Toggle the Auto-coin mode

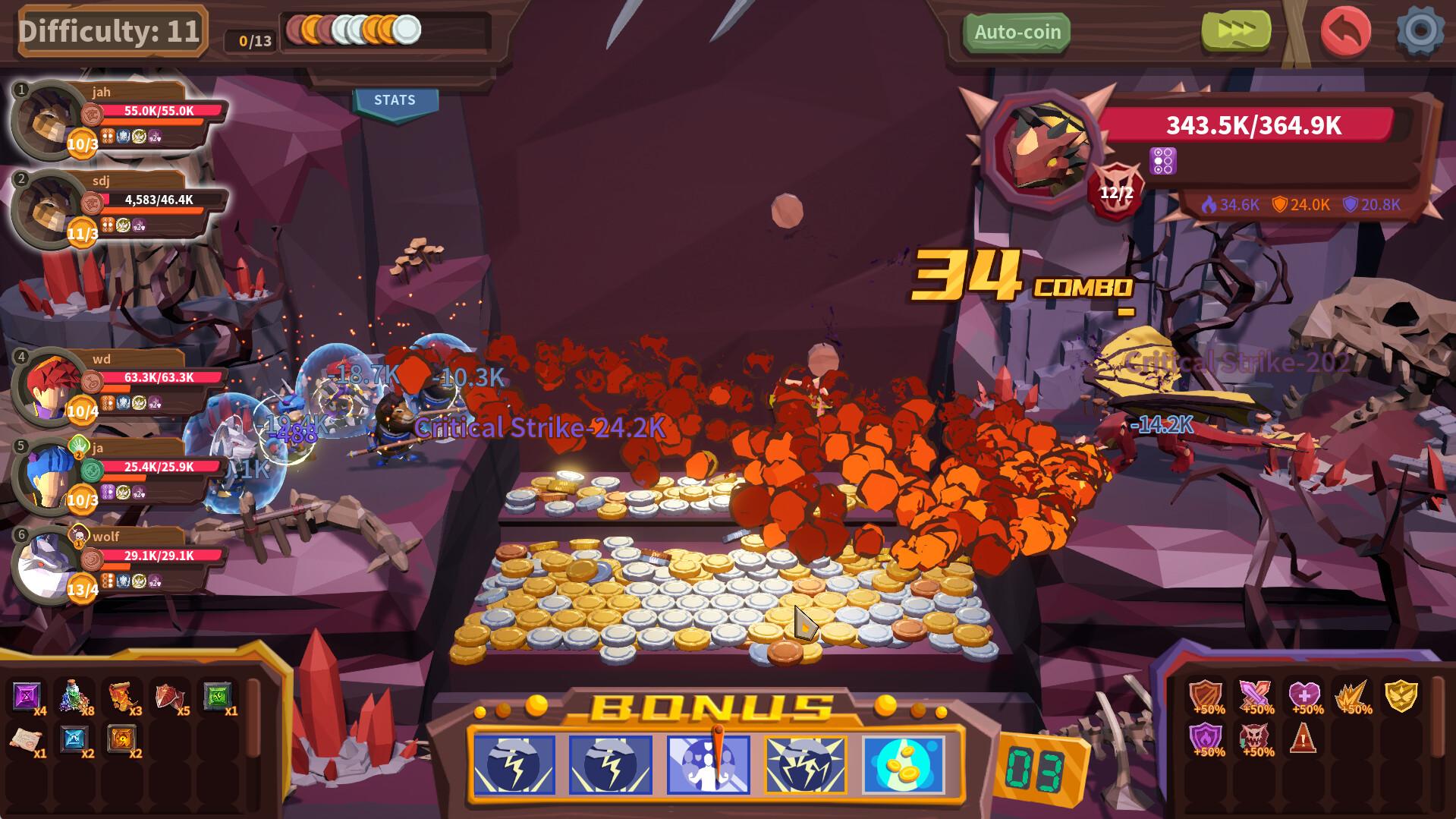[1017, 32]
